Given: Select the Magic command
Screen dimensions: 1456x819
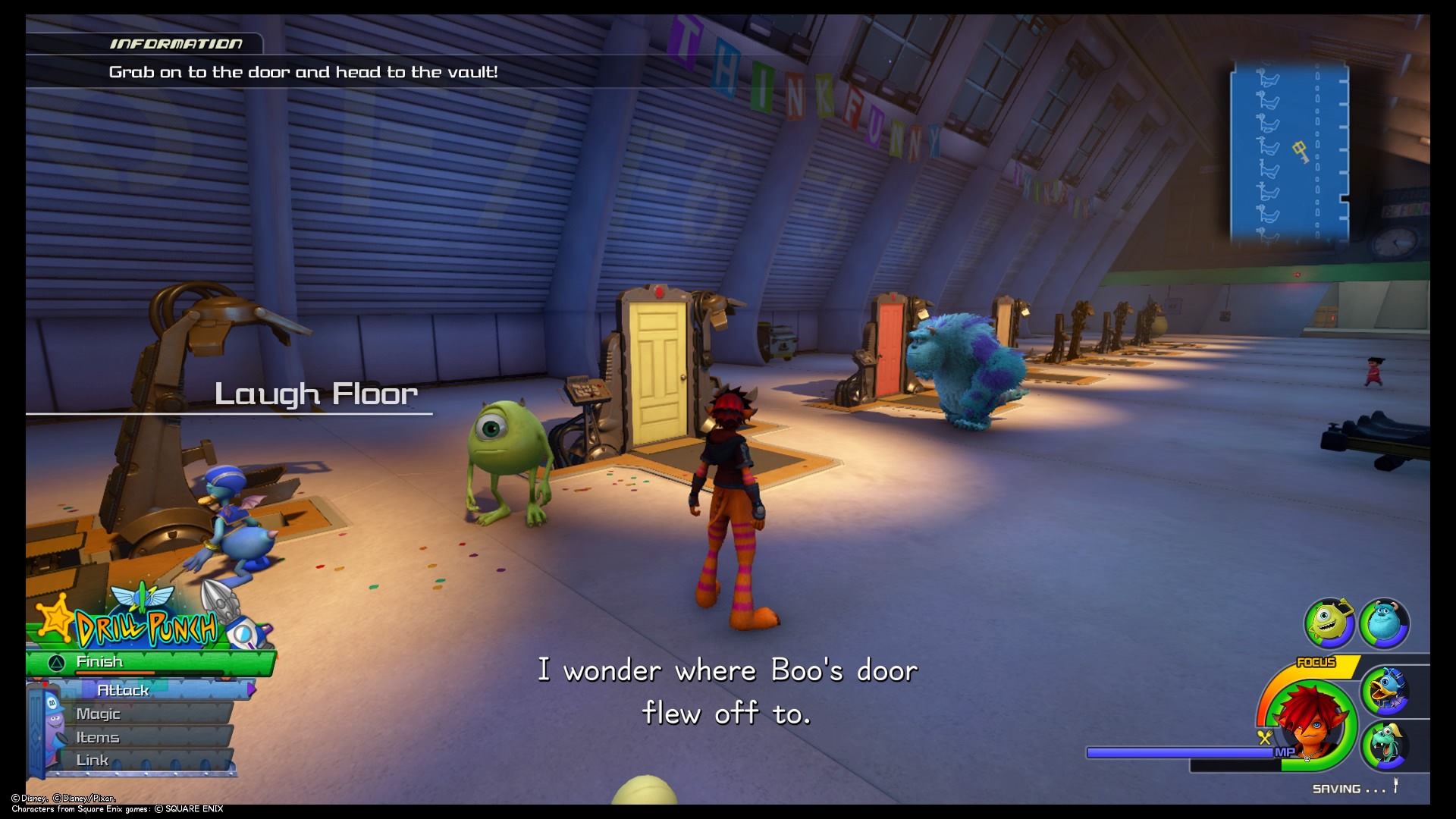Looking at the screenshot, I should tap(99, 714).
